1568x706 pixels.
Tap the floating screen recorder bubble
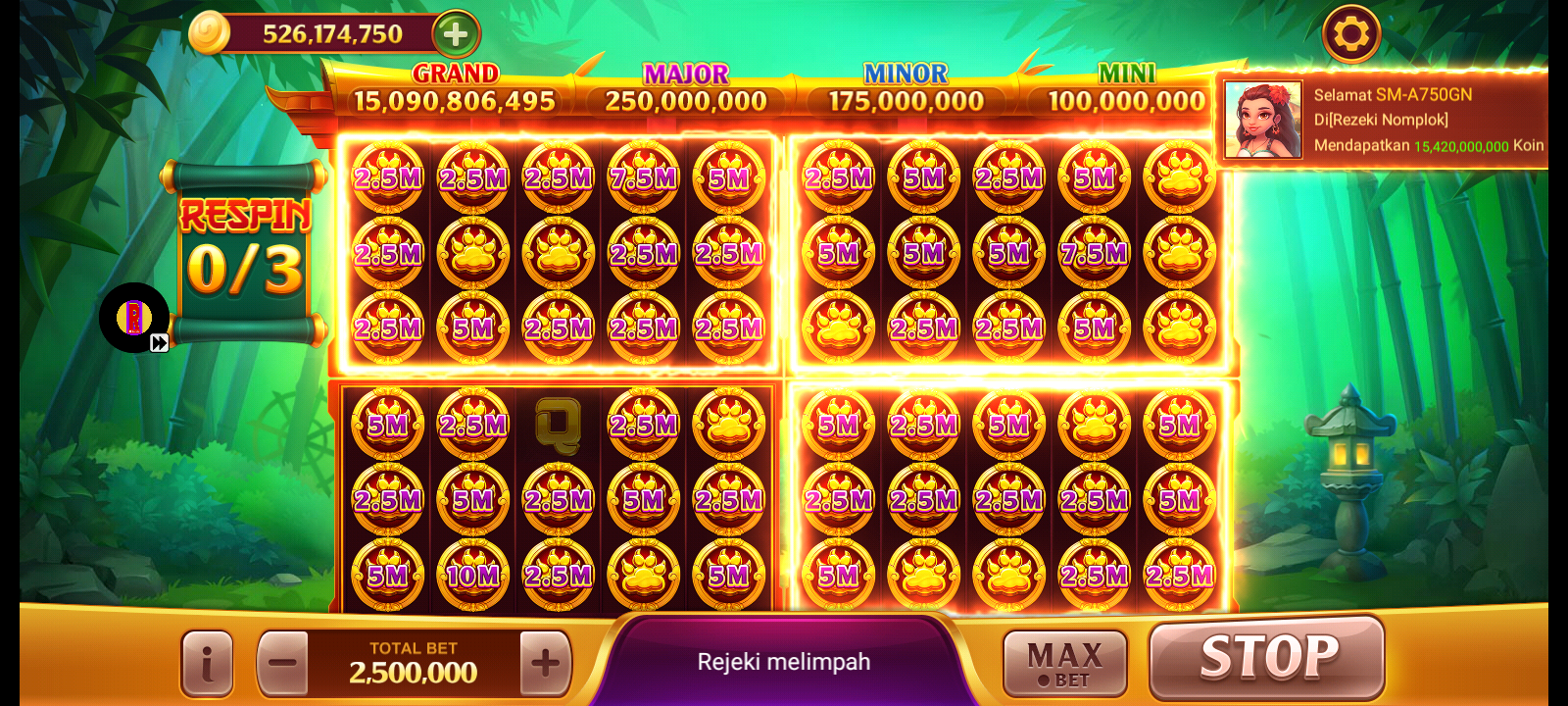(x=132, y=318)
